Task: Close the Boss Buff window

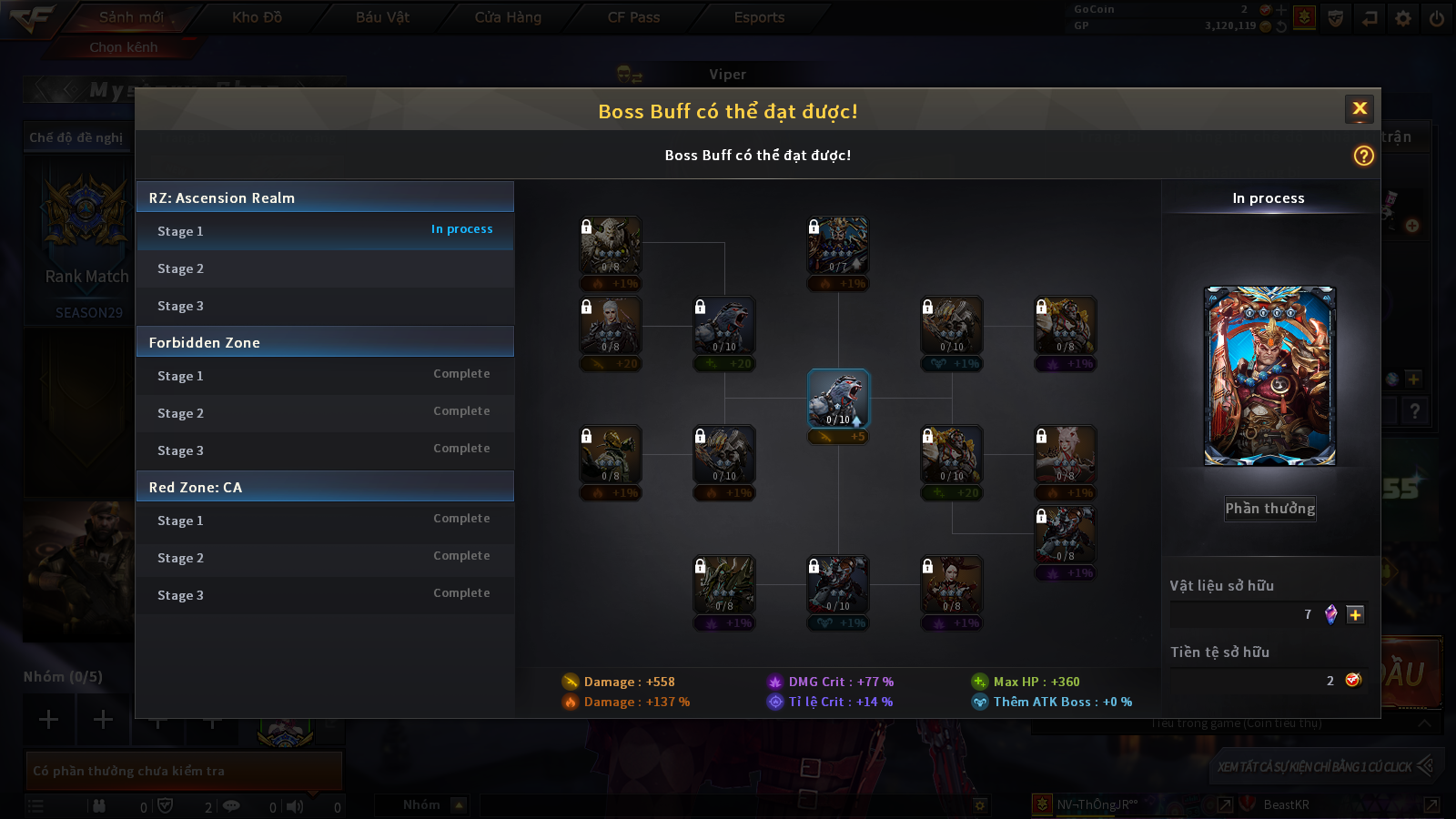Action: [1360, 109]
